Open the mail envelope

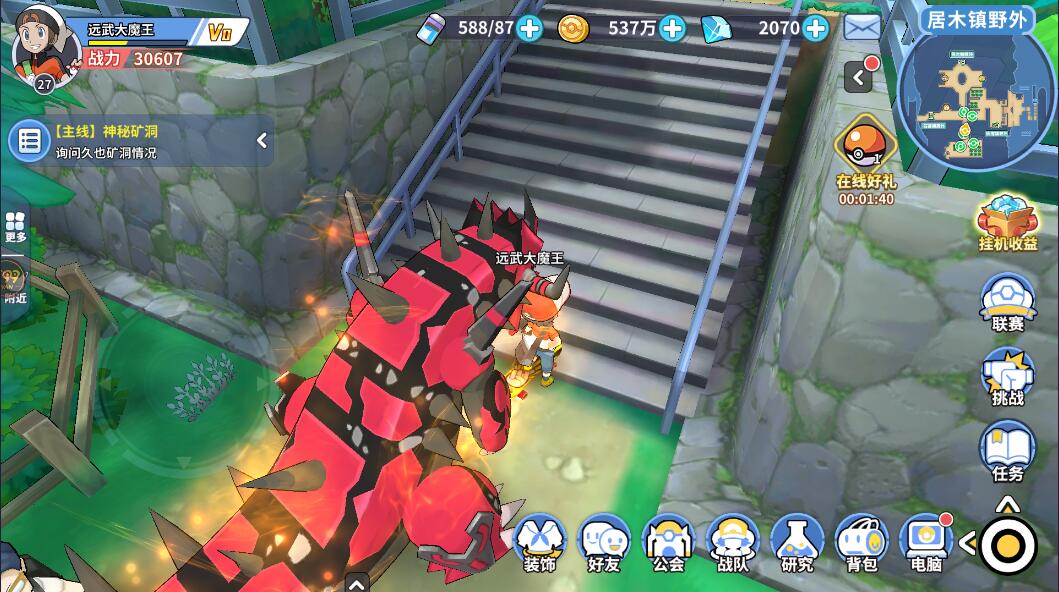tap(862, 28)
